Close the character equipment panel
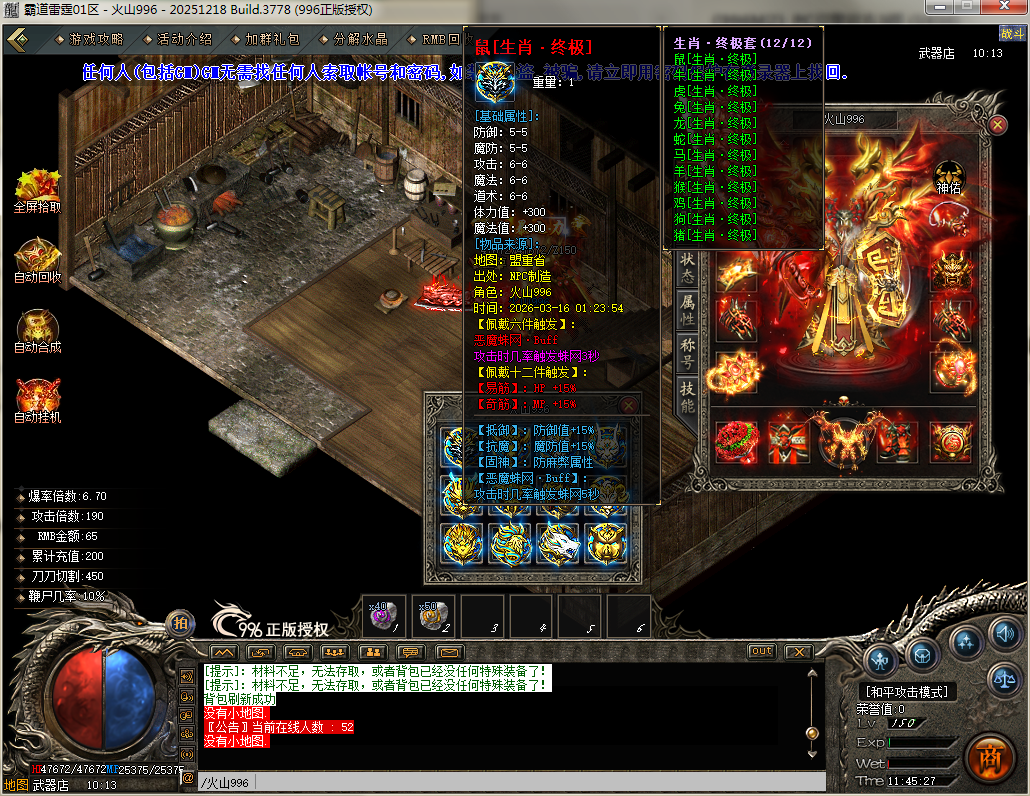The width and height of the screenshot is (1030, 796). 998,125
